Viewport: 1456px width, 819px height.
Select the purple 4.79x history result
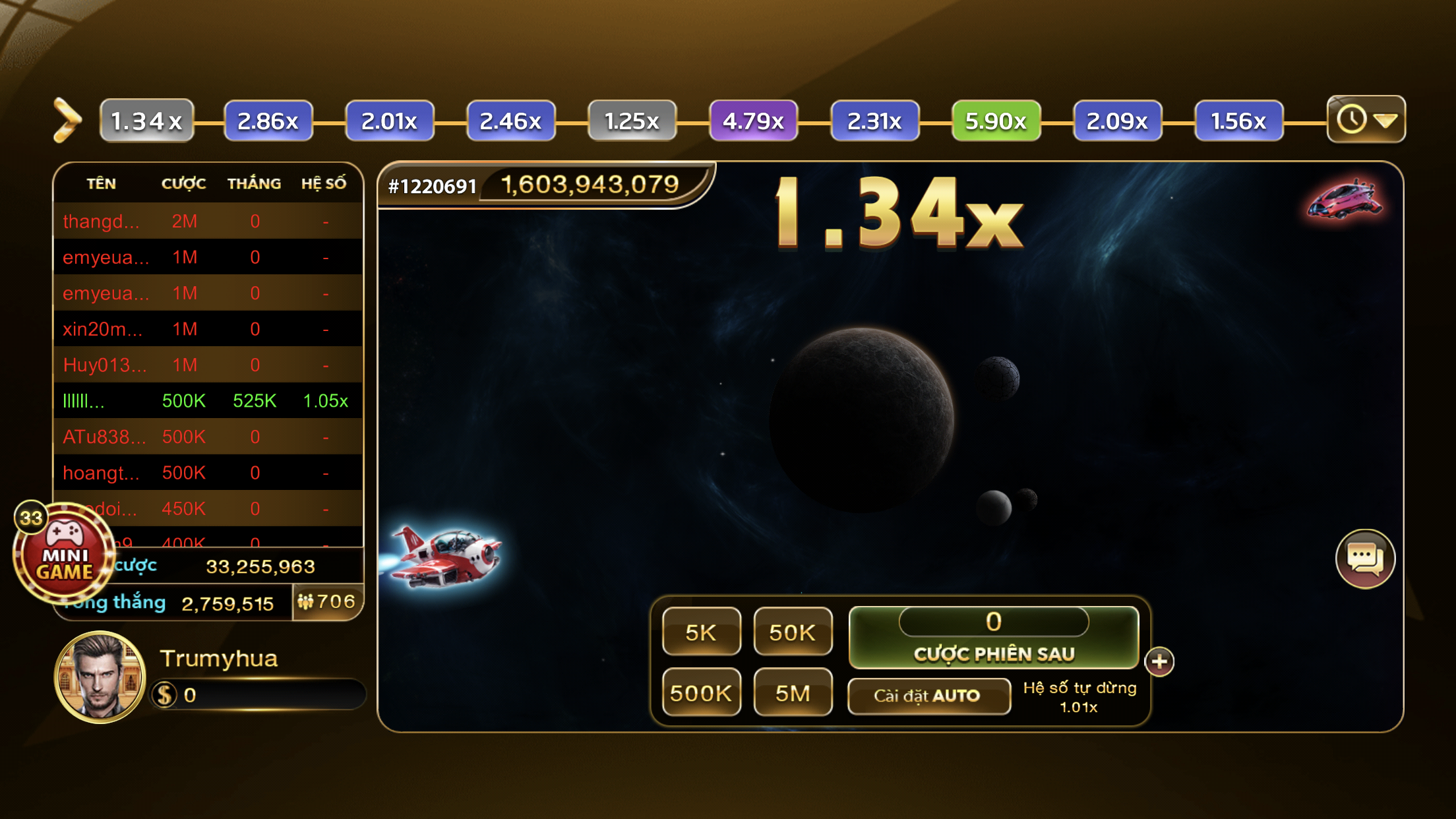coord(753,121)
